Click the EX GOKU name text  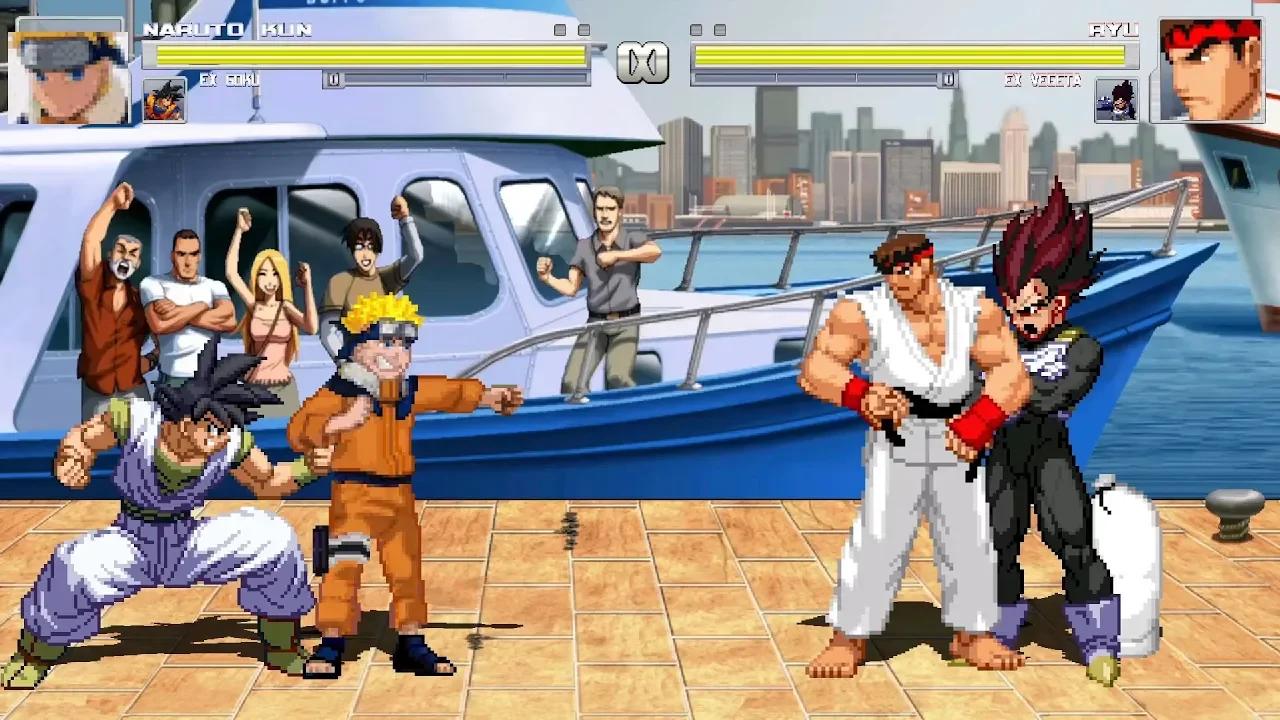[x=228, y=79]
